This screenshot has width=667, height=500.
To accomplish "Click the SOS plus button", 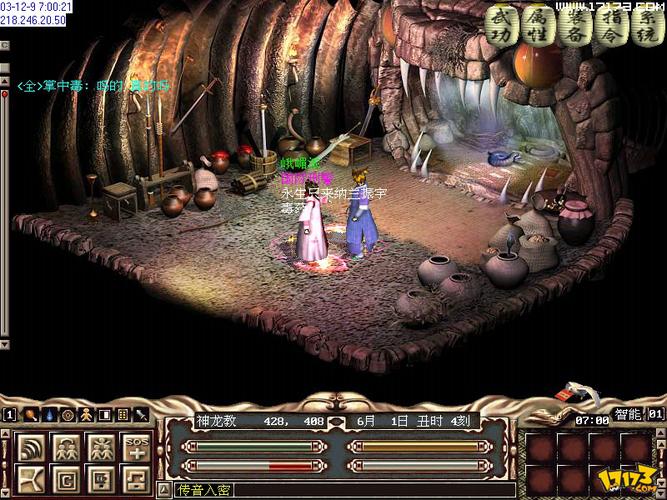I will (136, 447).
